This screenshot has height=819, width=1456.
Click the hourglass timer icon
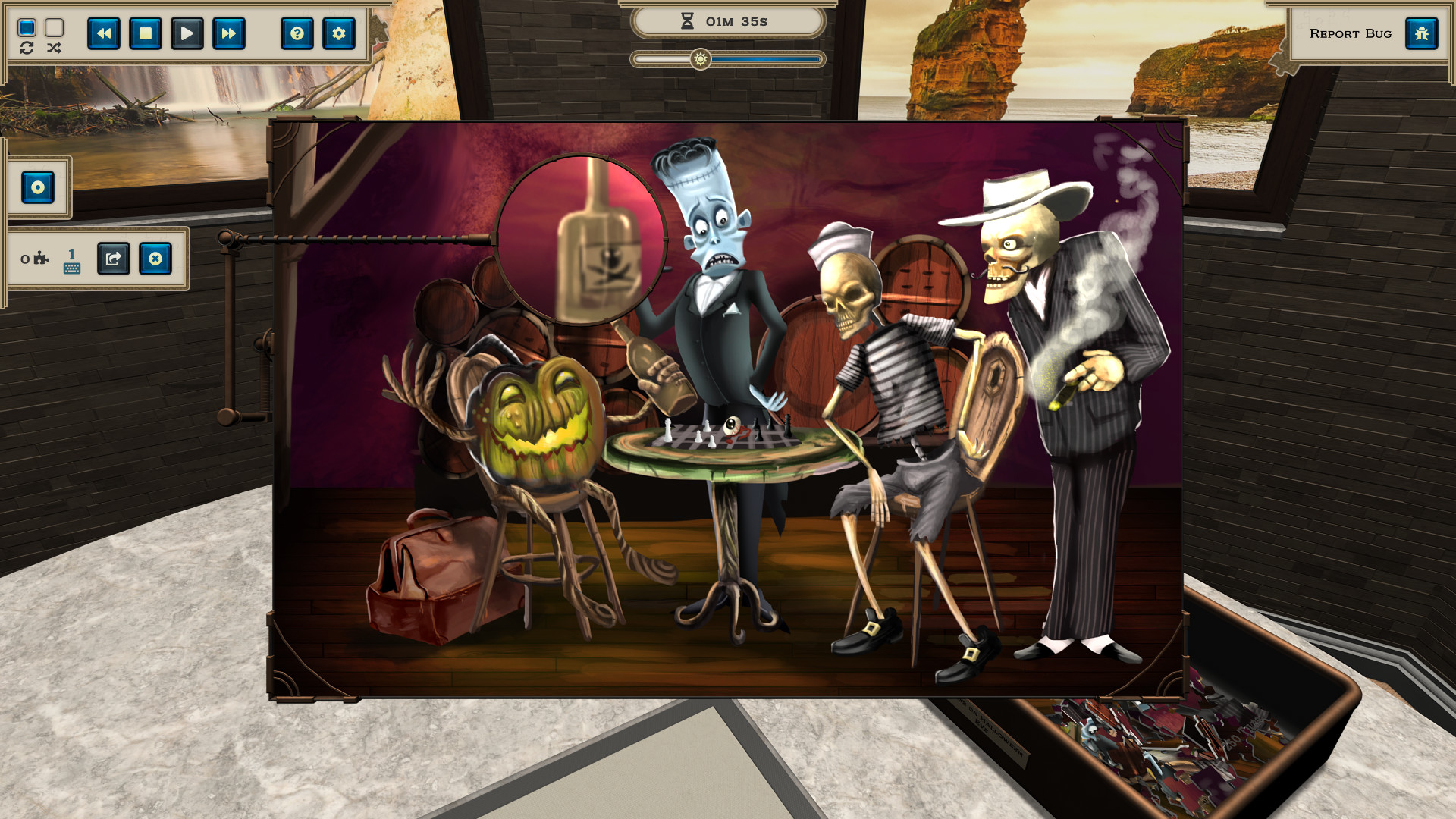click(689, 20)
